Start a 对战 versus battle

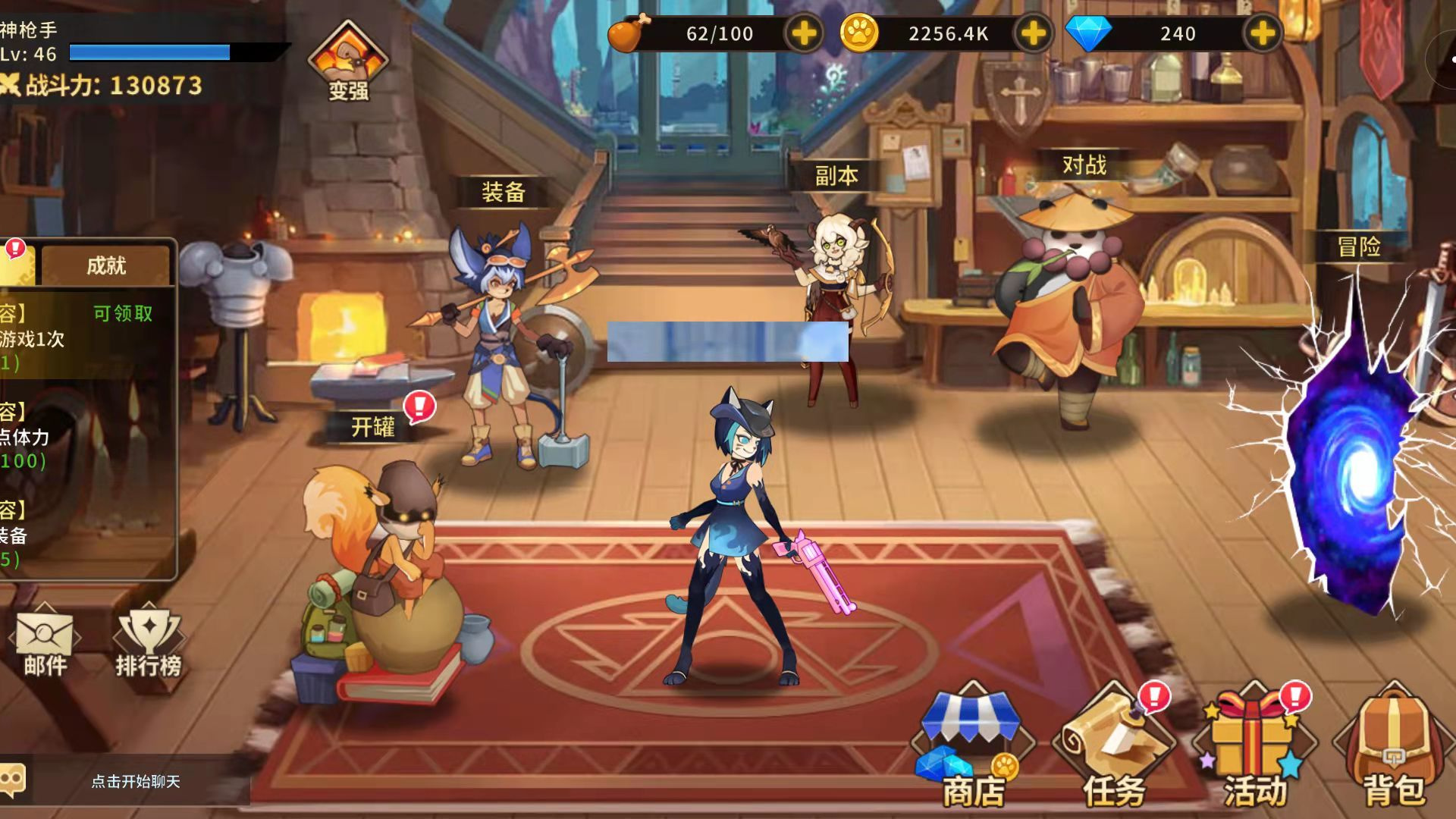coord(1084,165)
